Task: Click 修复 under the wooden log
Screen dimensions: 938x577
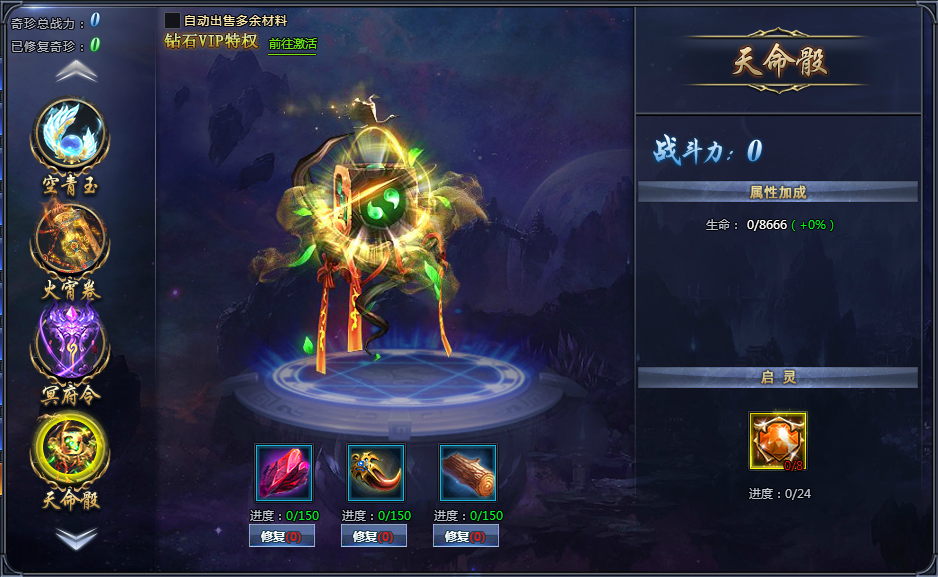Action: coord(466,536)
